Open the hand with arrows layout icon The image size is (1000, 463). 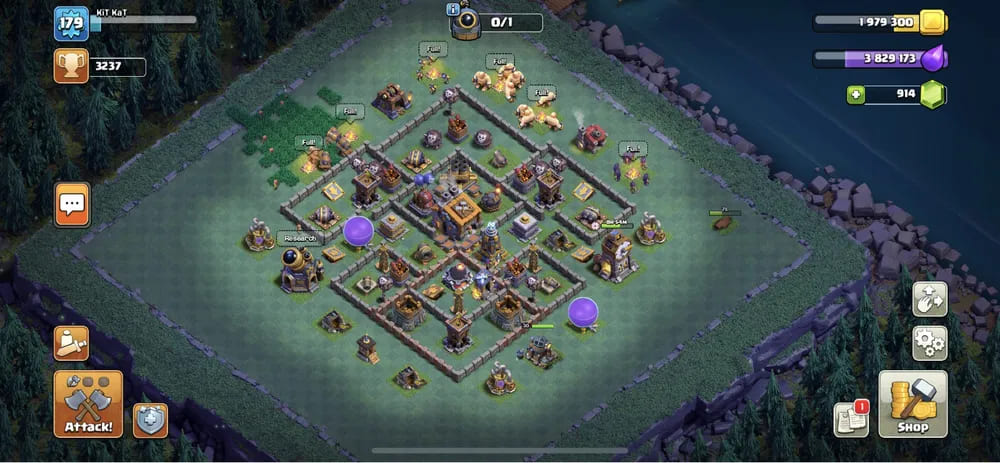(x=929, y=298)
